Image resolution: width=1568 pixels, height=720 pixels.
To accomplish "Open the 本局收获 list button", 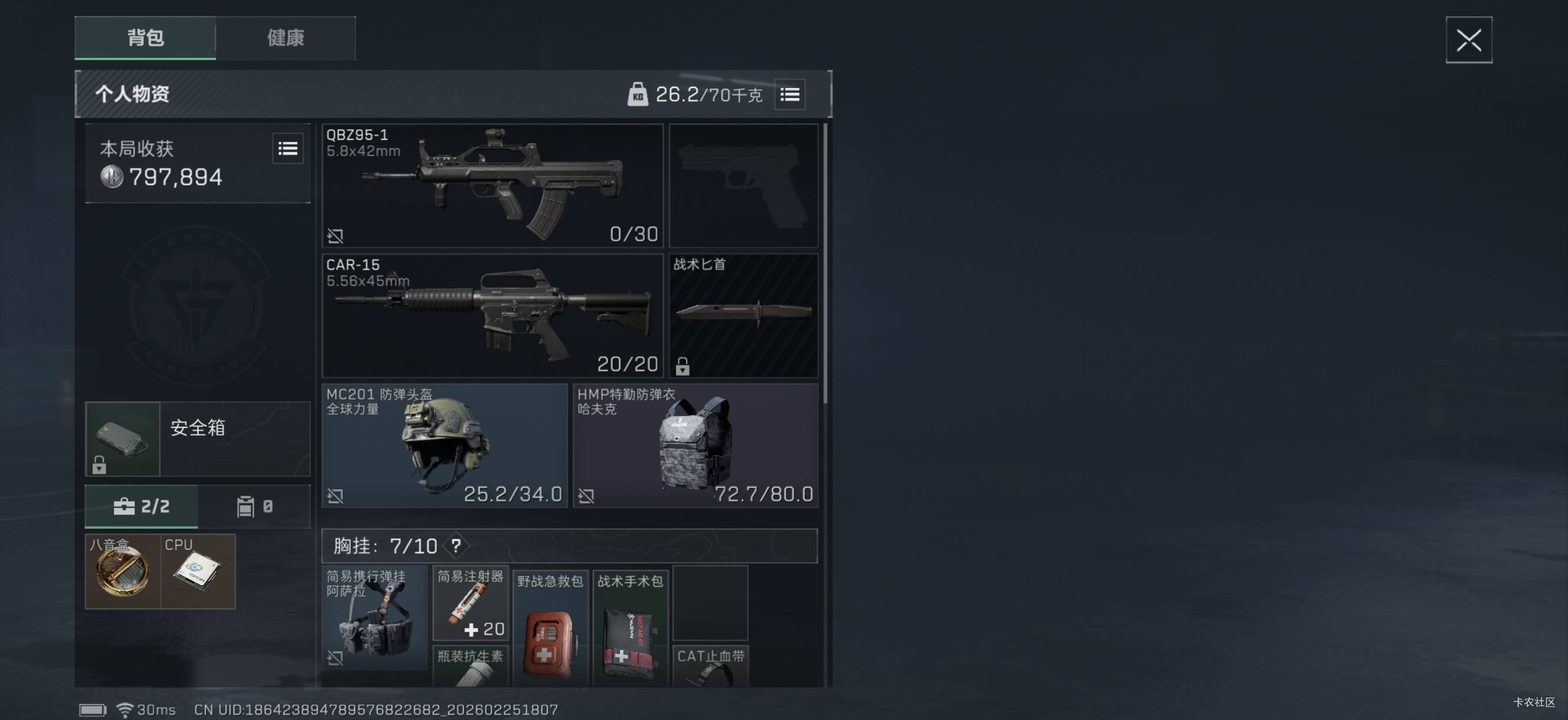I will (x=288, y=148).
